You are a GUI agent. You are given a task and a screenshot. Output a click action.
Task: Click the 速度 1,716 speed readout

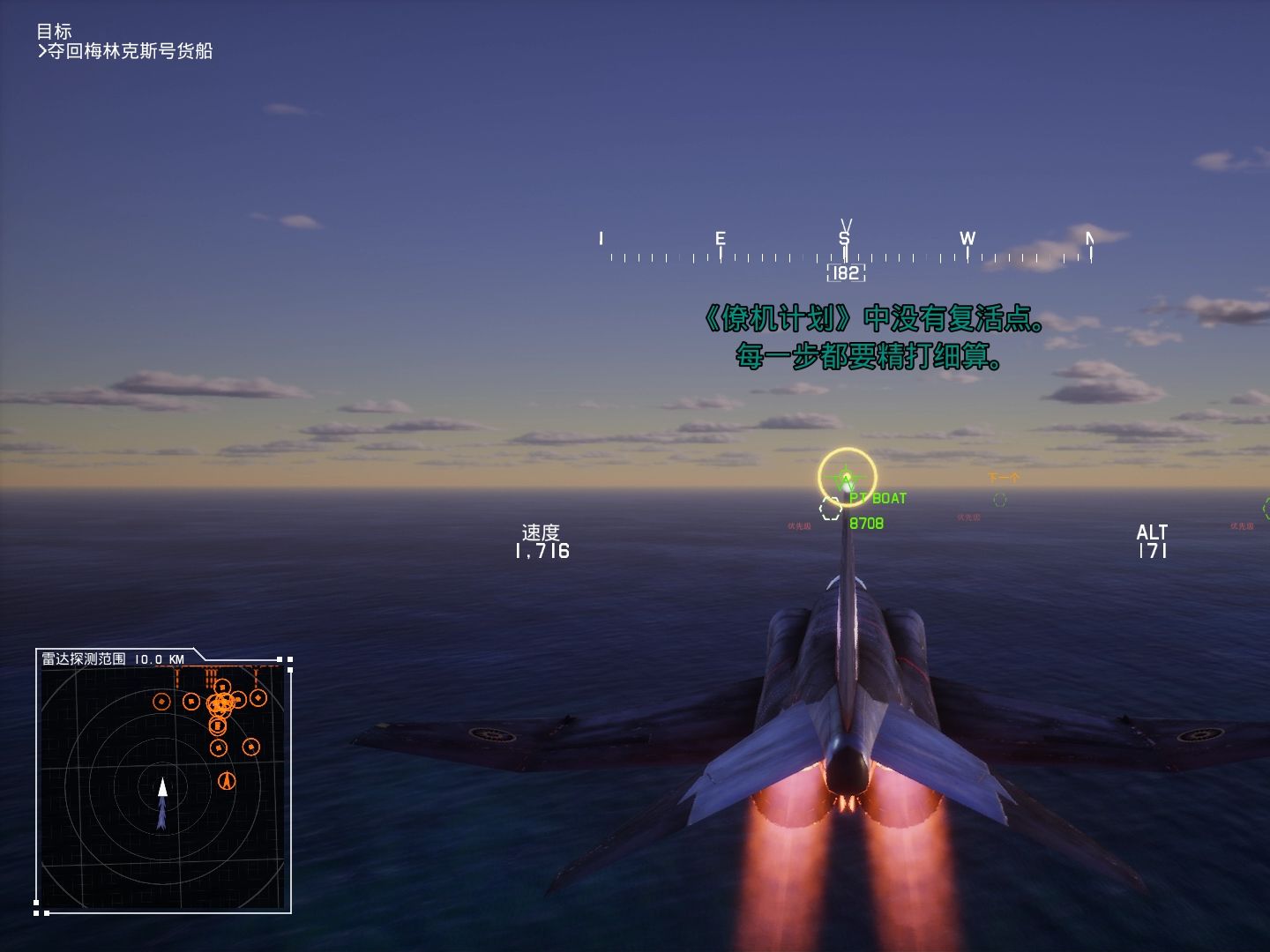click(541, 542)
